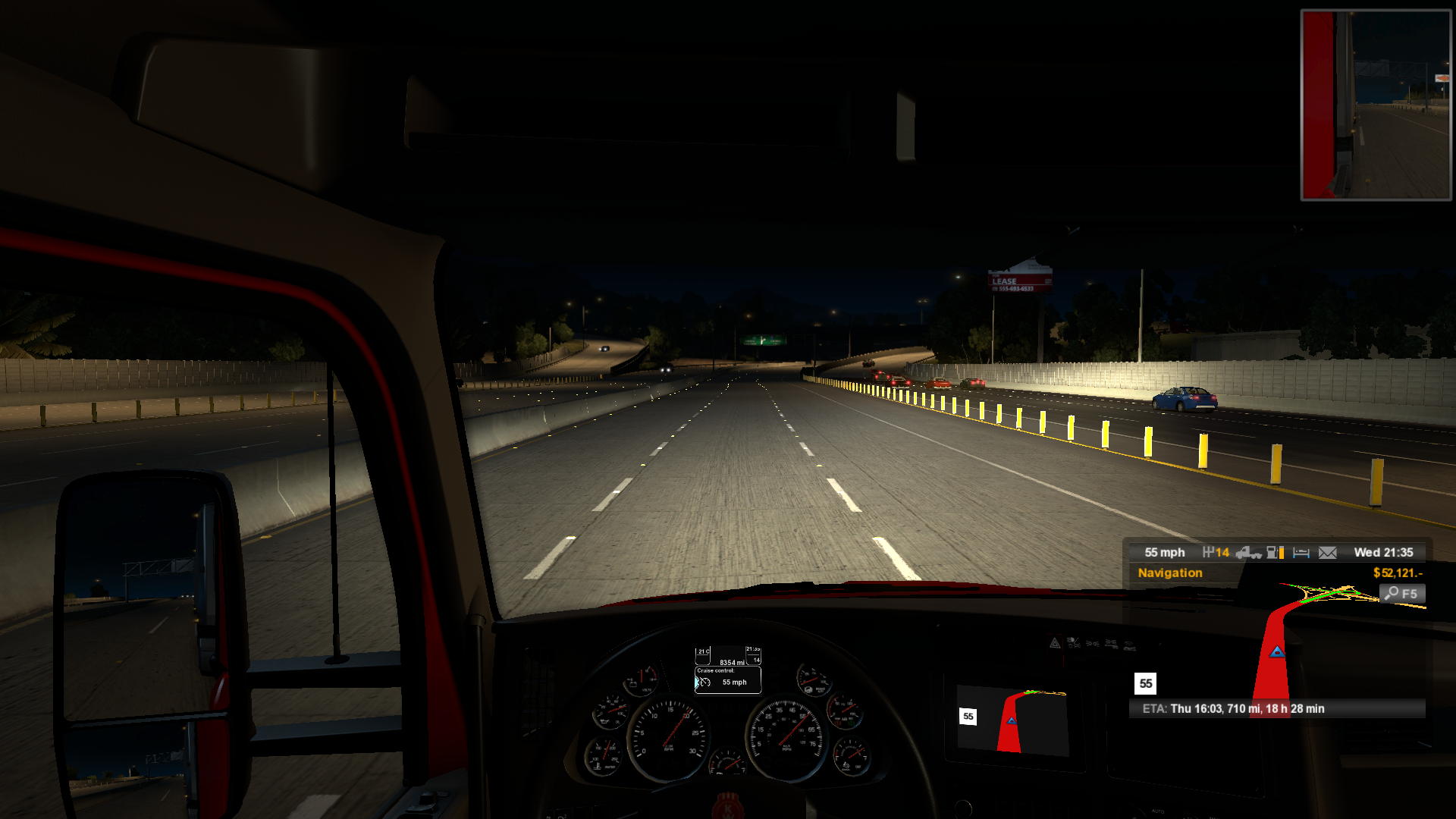Click the fuel level bar beside the pump icon
The image size is (1456, 819).
(1282, 553)
